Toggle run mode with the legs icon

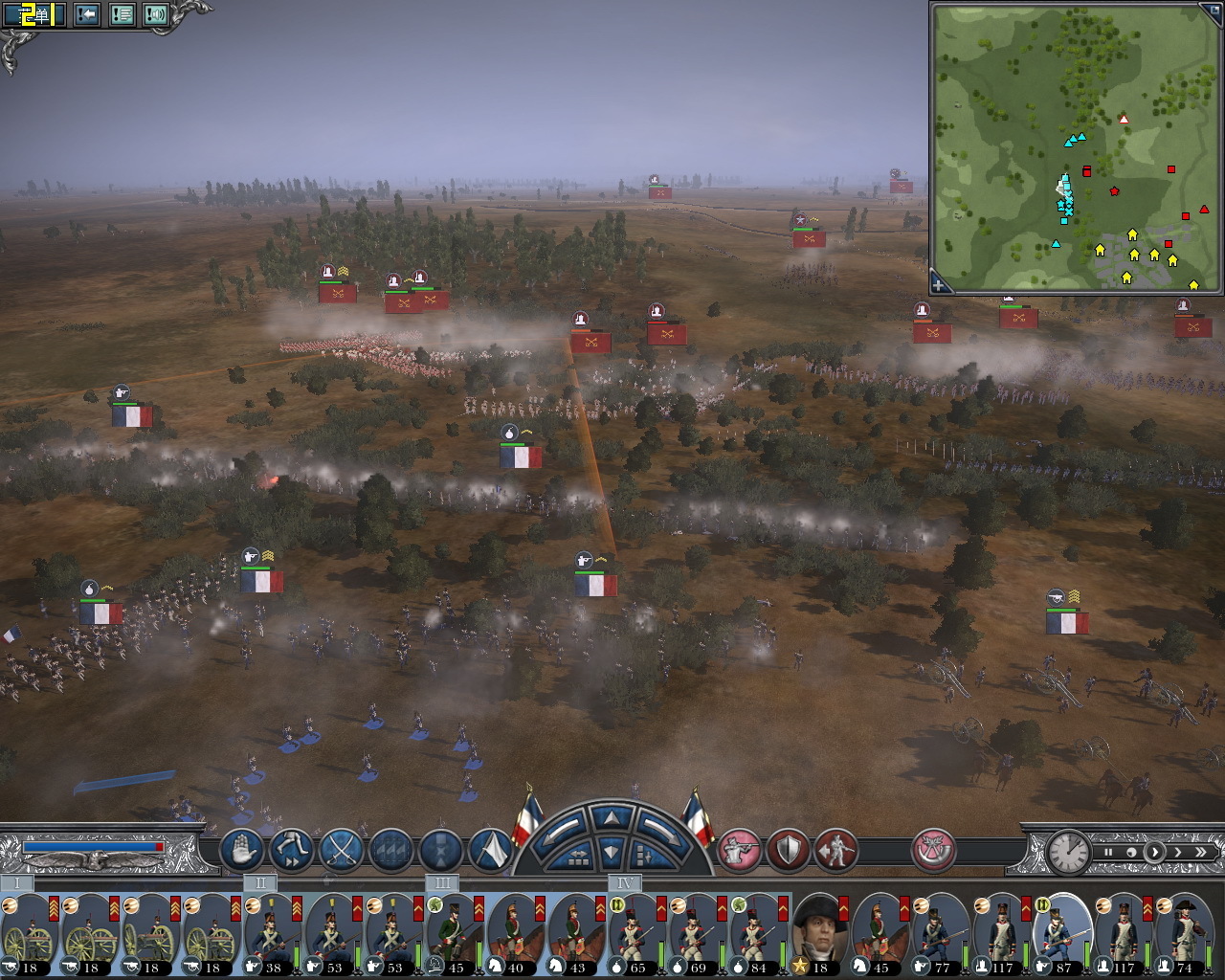pyautogui.click(x=292, y=850)
